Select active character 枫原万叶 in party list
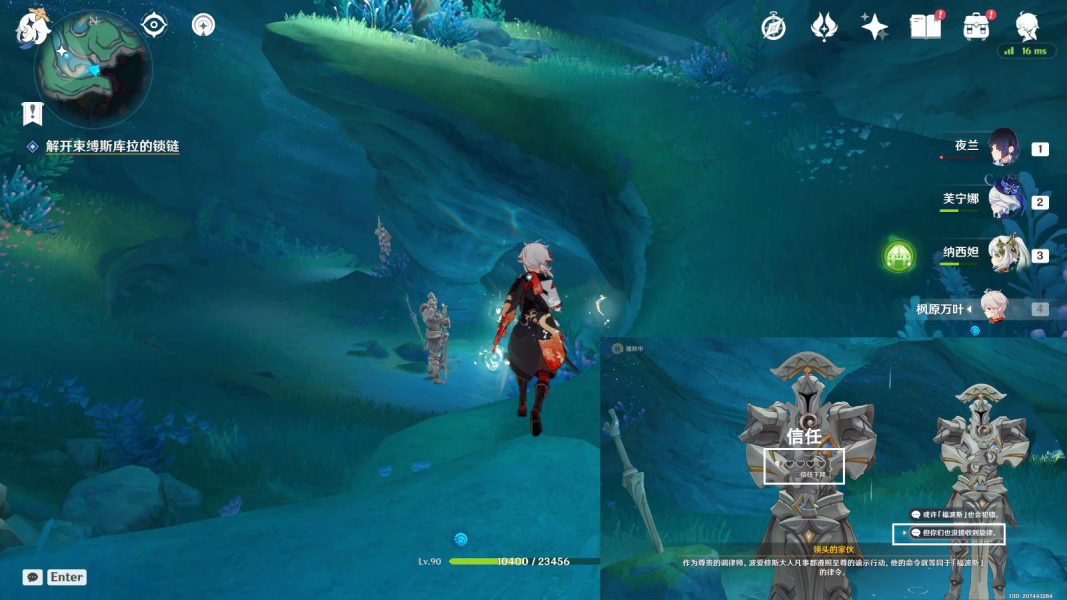The width and height of the screenshot is (1067, 600). [x=992, y=308]
